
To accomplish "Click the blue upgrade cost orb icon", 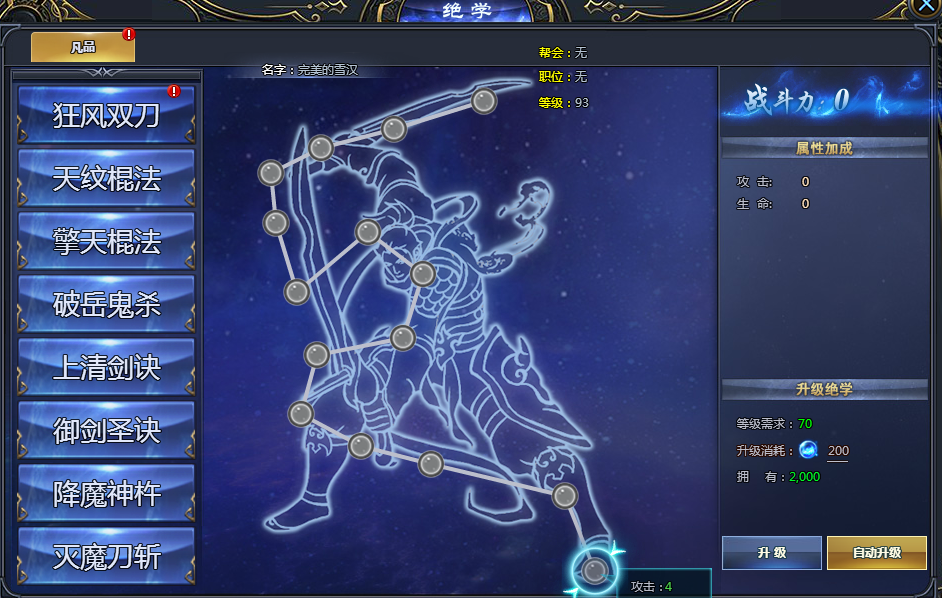I will (x=808, y=450).
